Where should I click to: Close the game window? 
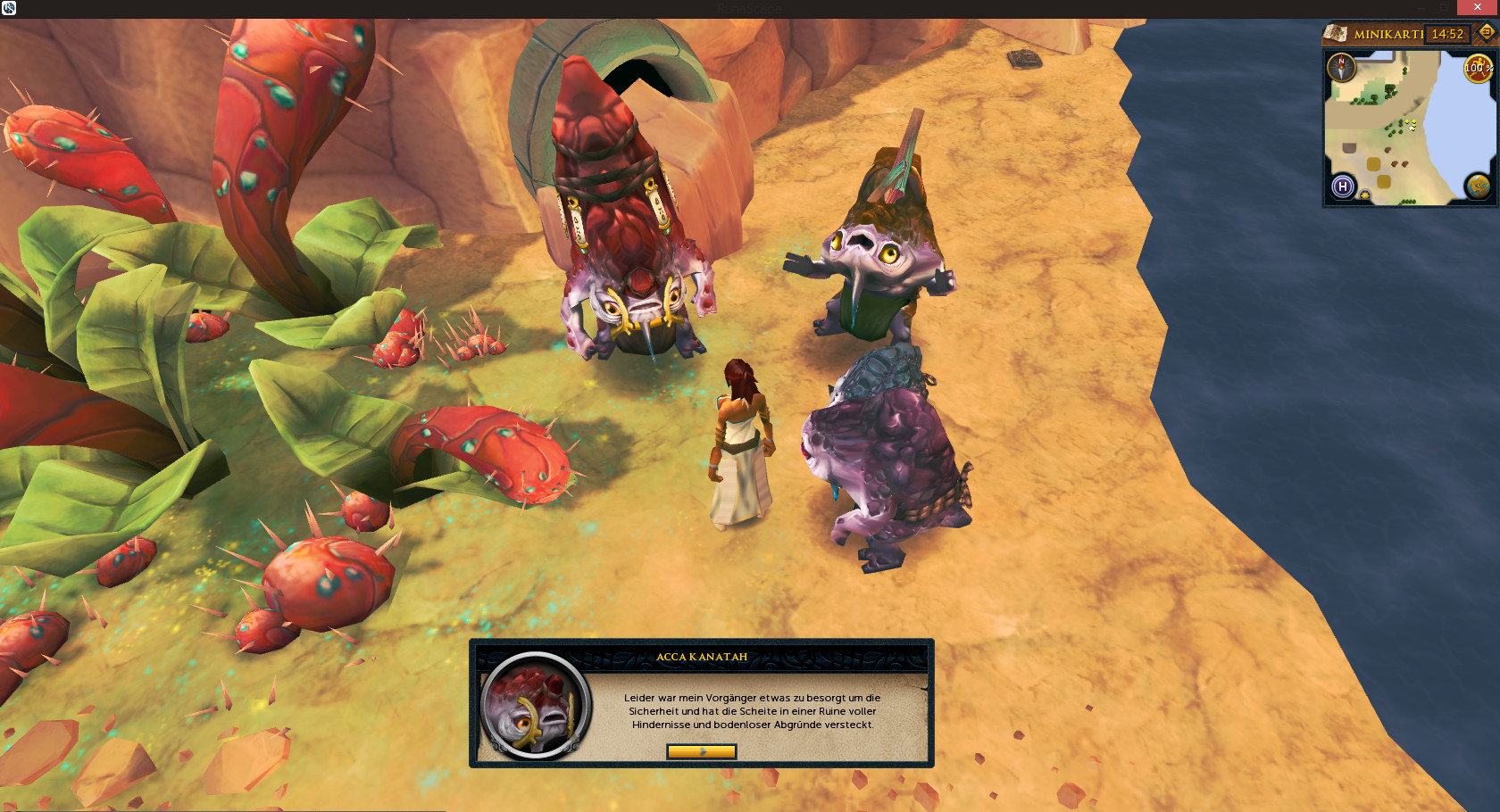(x=1478, y=7)
